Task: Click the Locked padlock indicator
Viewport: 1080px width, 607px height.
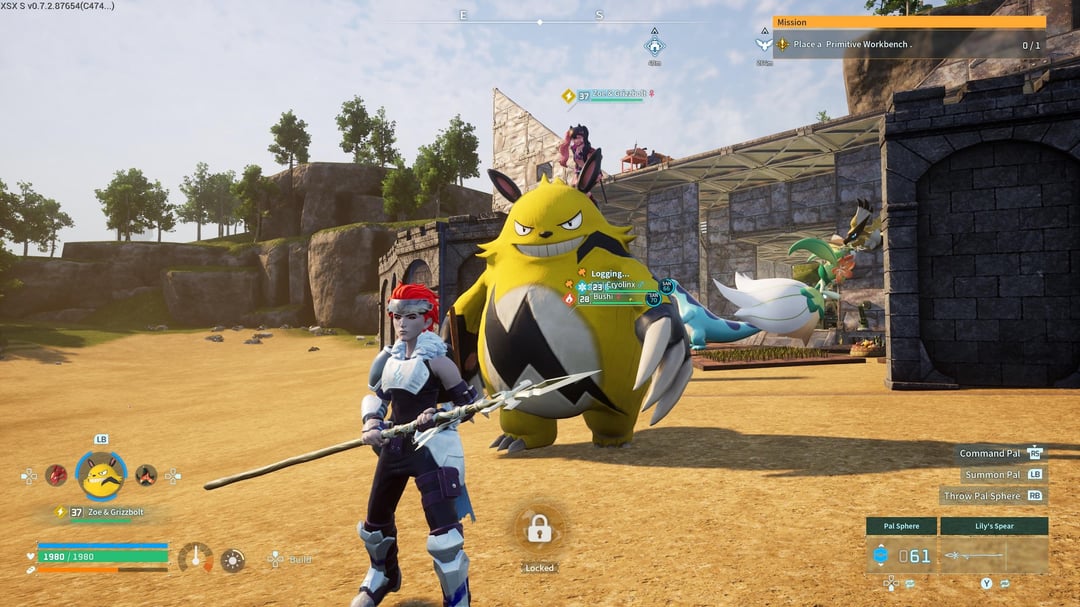Action: pyautogui.click(x=539, y=529)
